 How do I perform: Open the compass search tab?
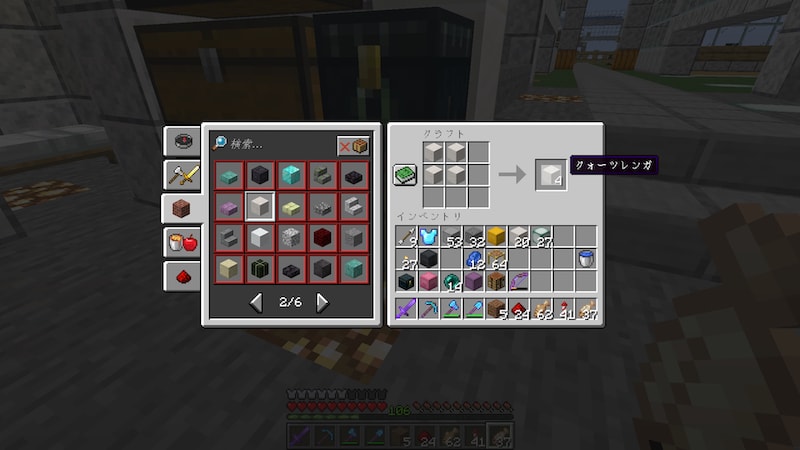pos(182,141)
